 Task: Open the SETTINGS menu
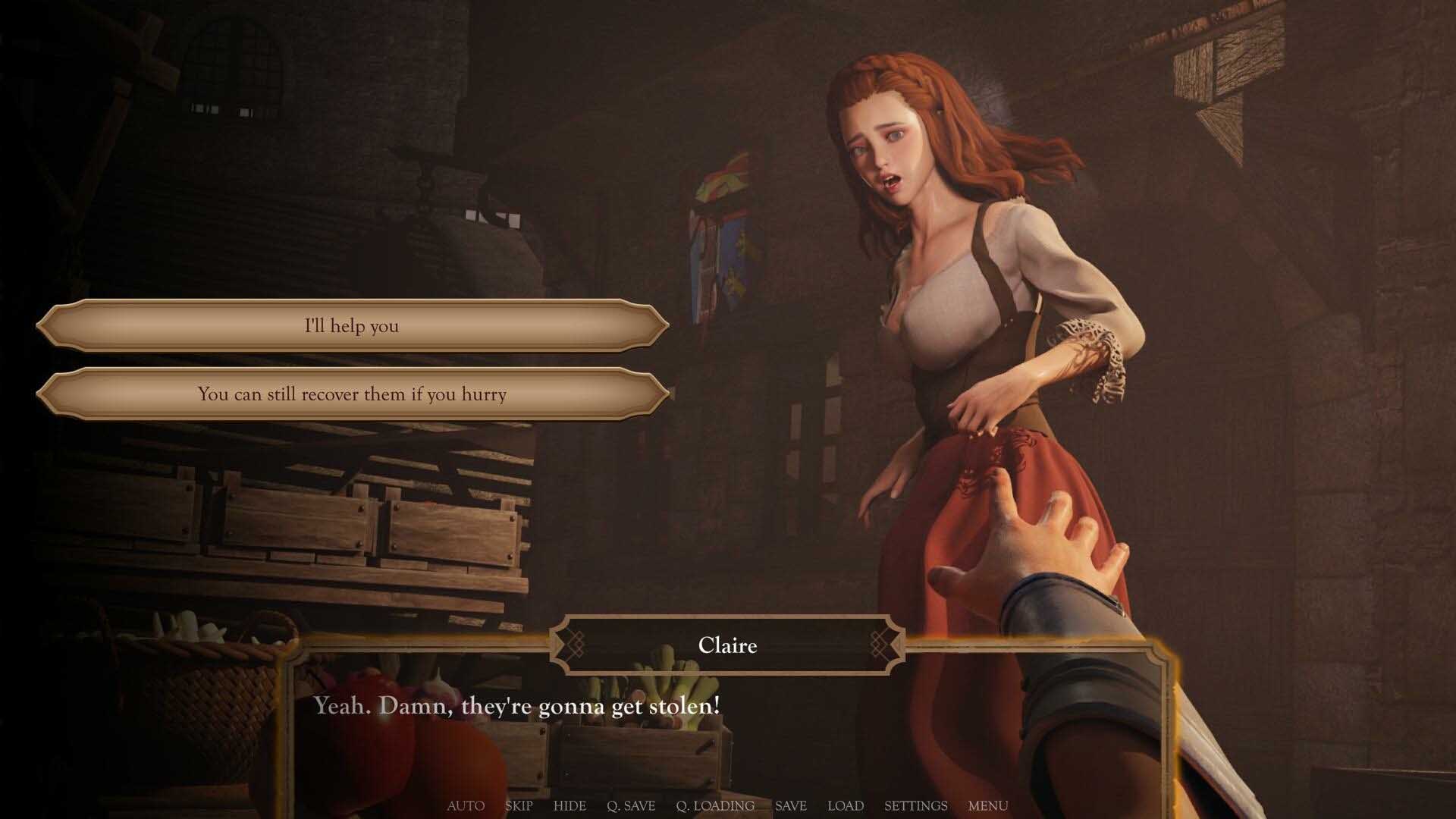[915, 806]
